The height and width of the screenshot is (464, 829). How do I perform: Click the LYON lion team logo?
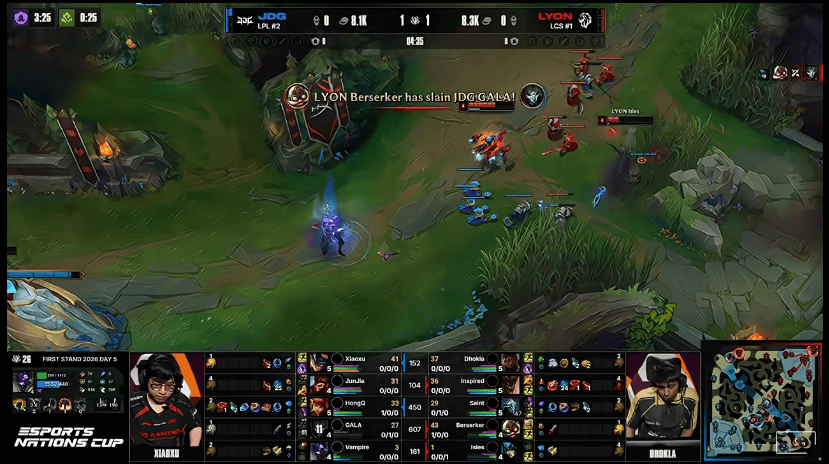(x=587, y=18)
